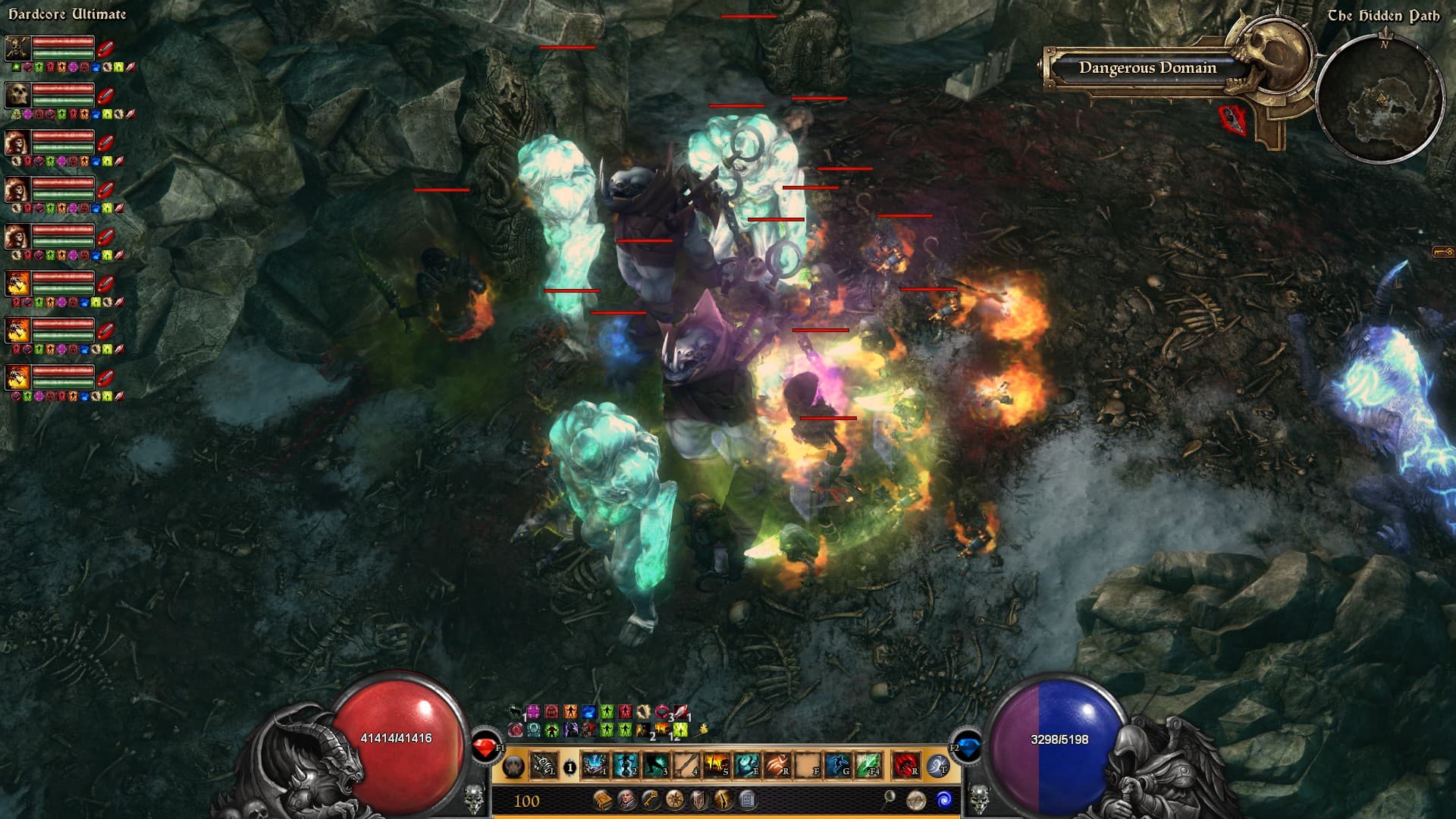Viewport: 1456px width, 819px height.
Task: Open the faction shield banner button
Action: pos(698,800)
